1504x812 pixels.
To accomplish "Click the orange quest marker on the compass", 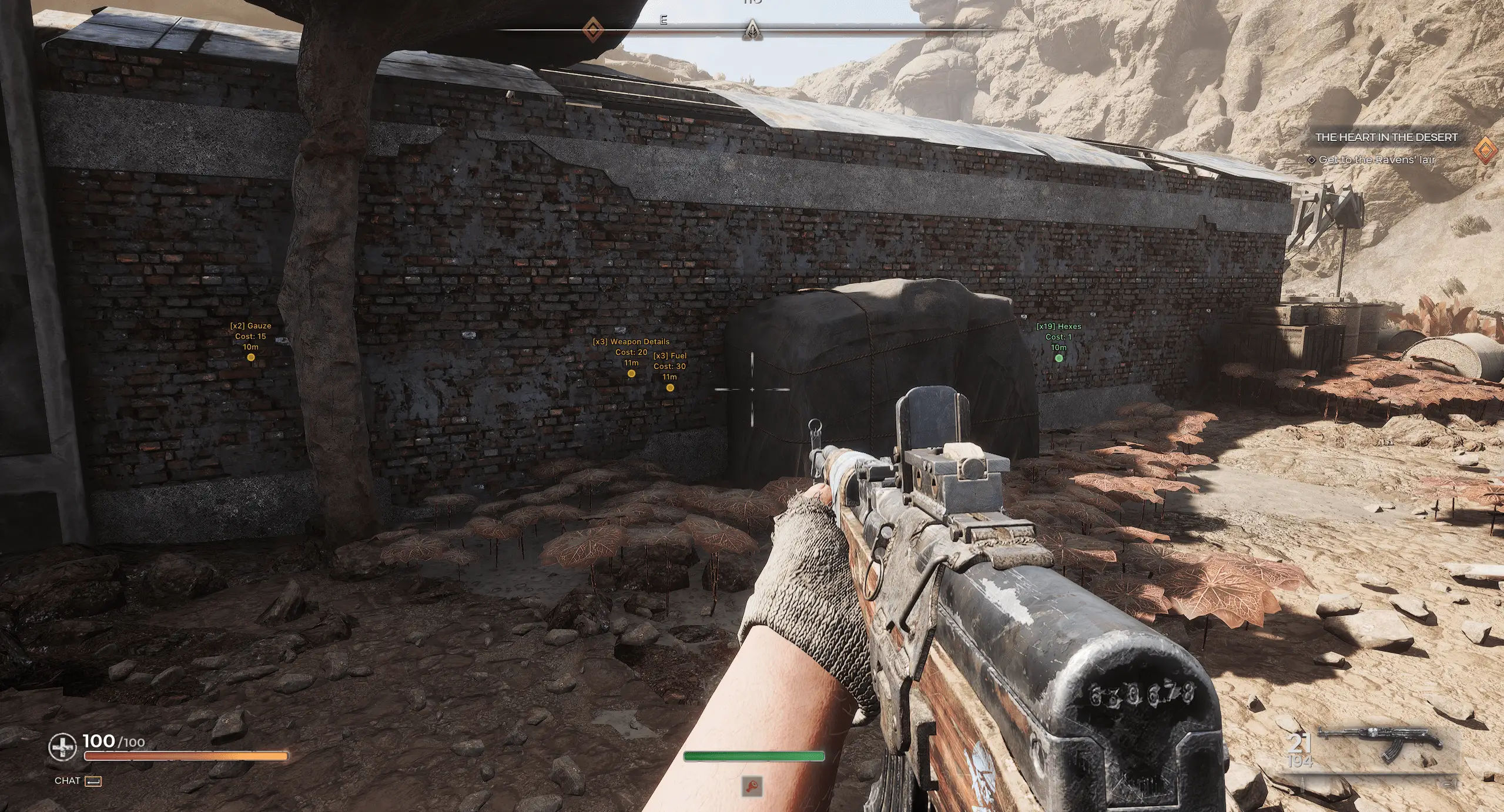I will [x=592, y=29].
